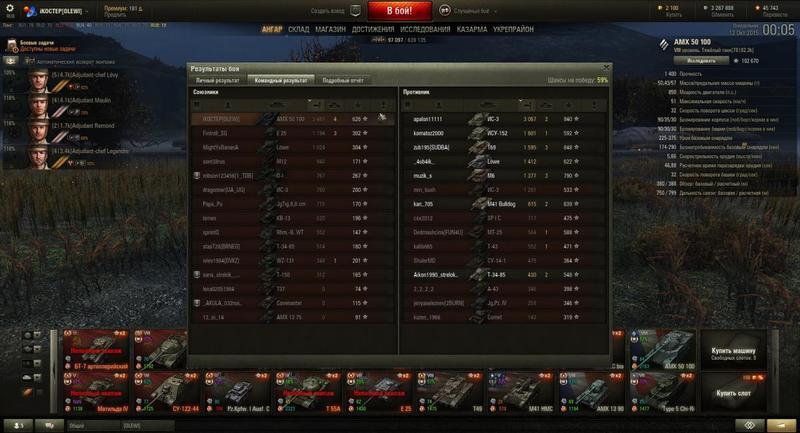
Task: Open the СКЛАД (depot) menu
Action: pos(299,30)
